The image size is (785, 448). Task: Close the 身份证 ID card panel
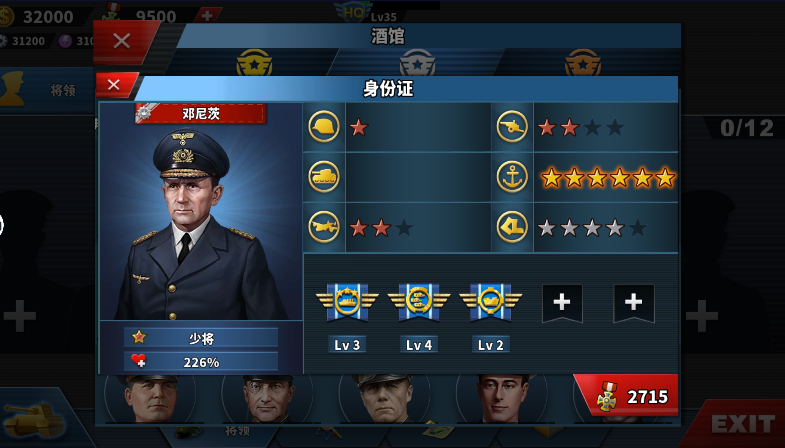coord(114,85)
